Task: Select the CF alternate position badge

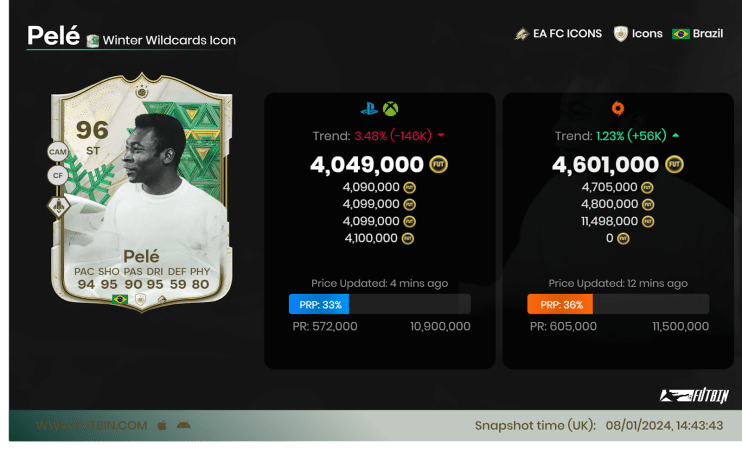Action: [57, 176]
